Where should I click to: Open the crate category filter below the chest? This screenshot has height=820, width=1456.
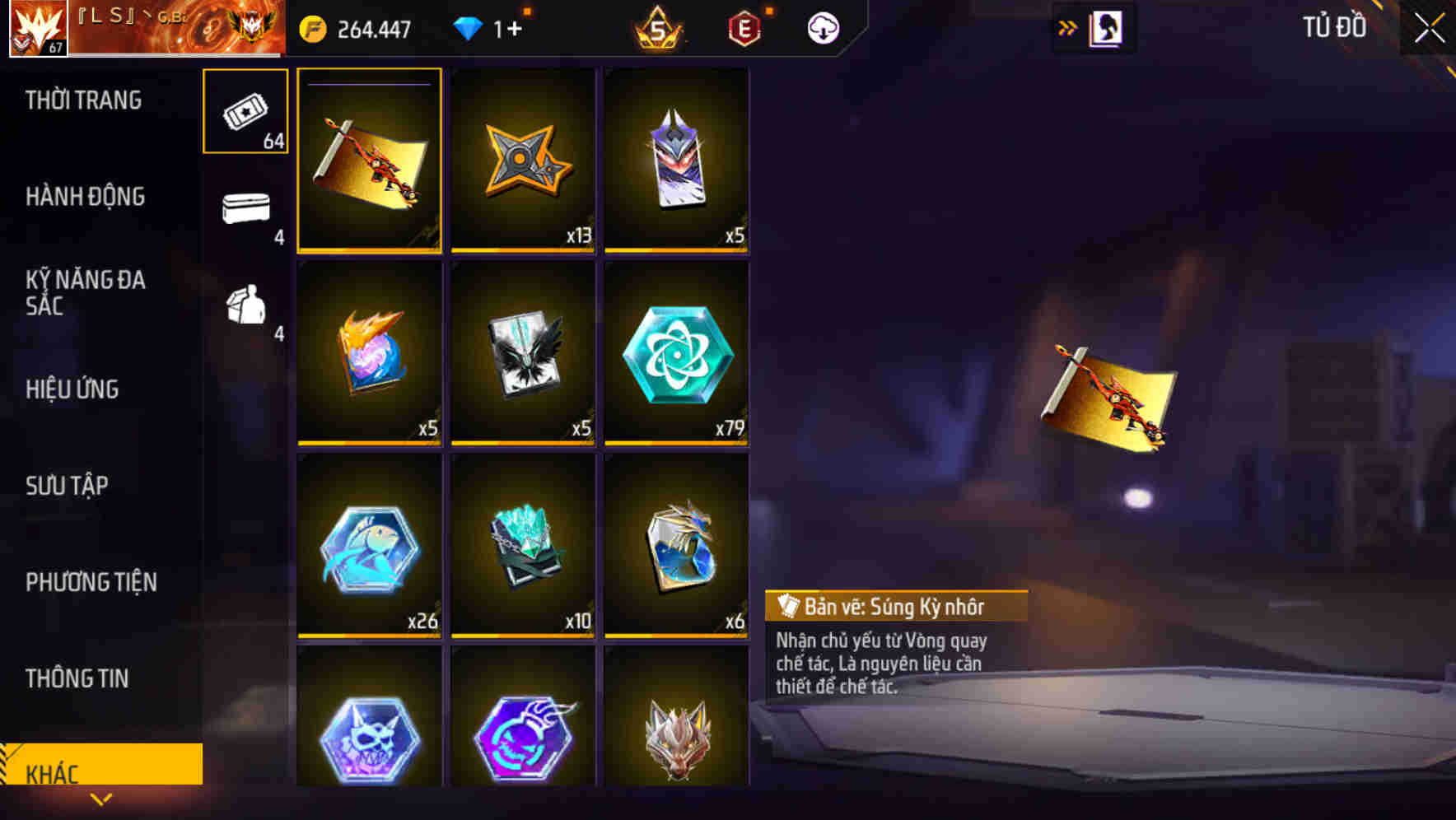pos(245,309)
